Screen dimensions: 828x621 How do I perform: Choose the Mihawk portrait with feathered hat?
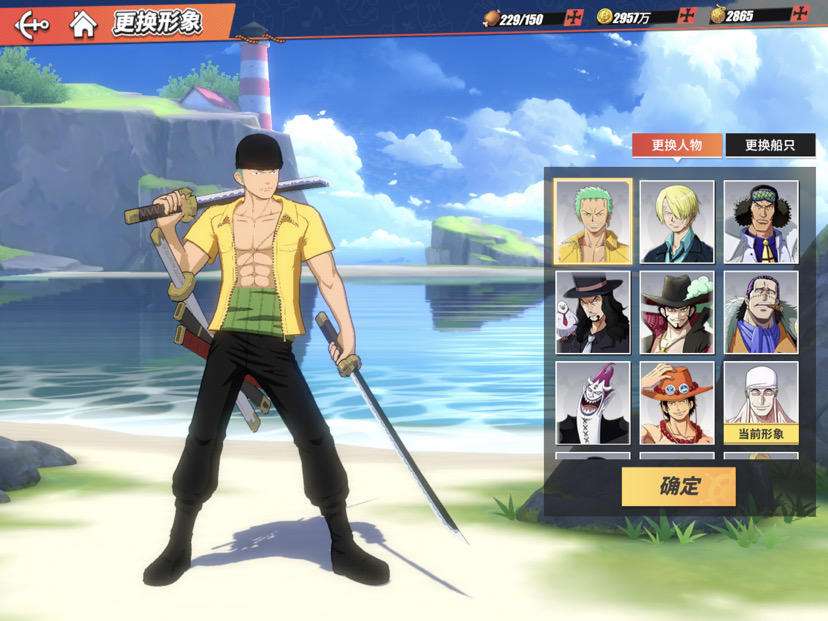[x=677, y=312]
